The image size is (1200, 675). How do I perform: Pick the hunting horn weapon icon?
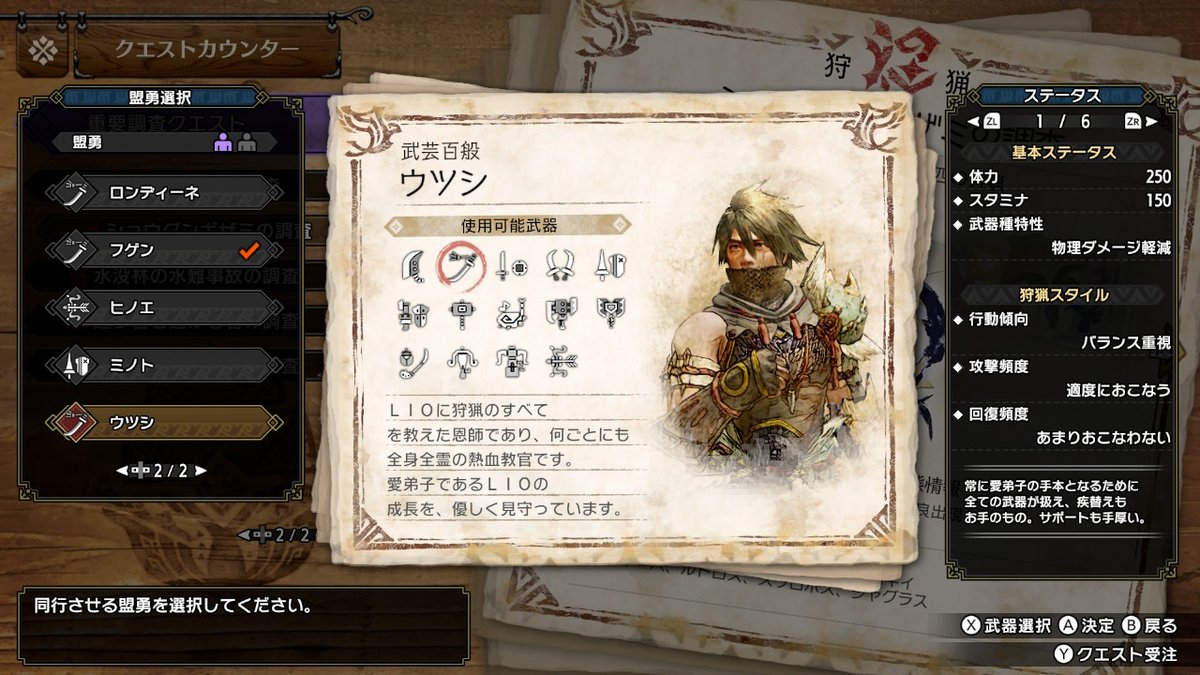tap(510, 312)
